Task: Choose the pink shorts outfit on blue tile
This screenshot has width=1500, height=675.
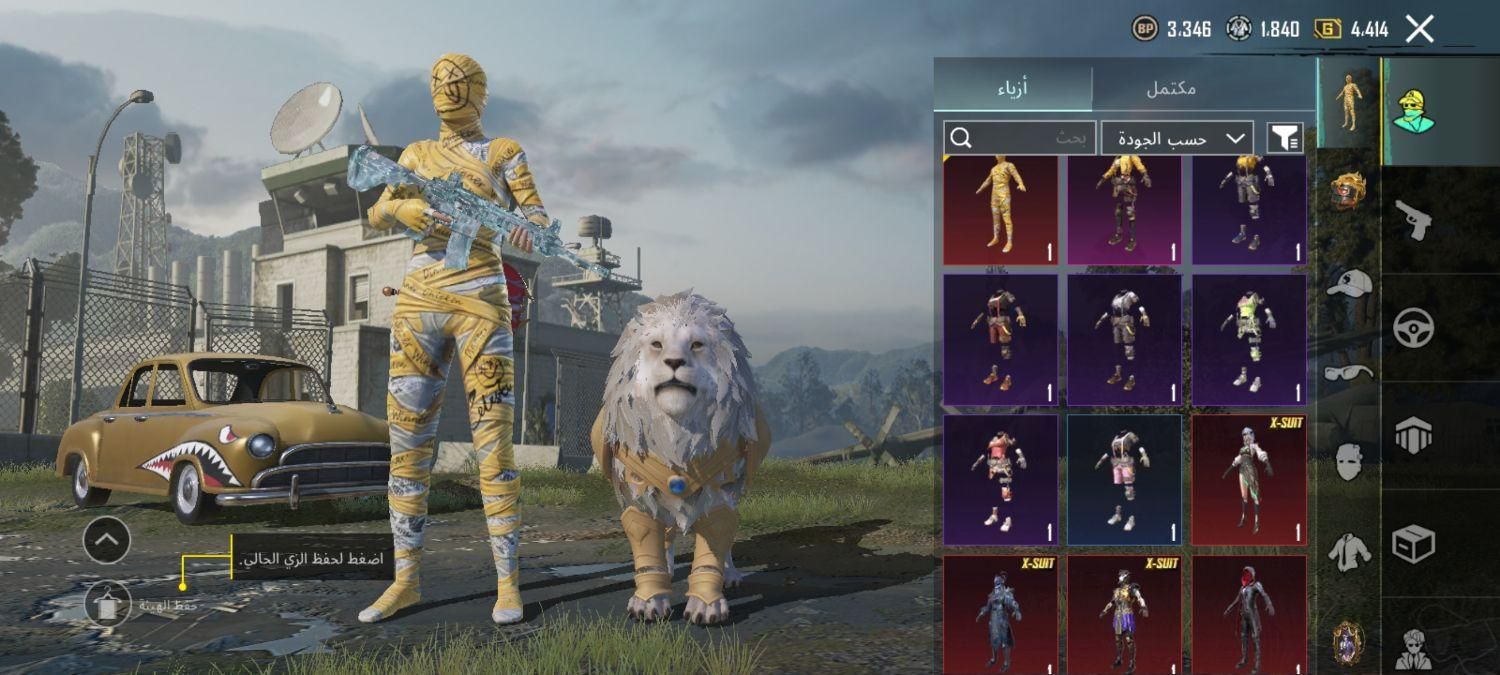Action: click(1124, 480)
